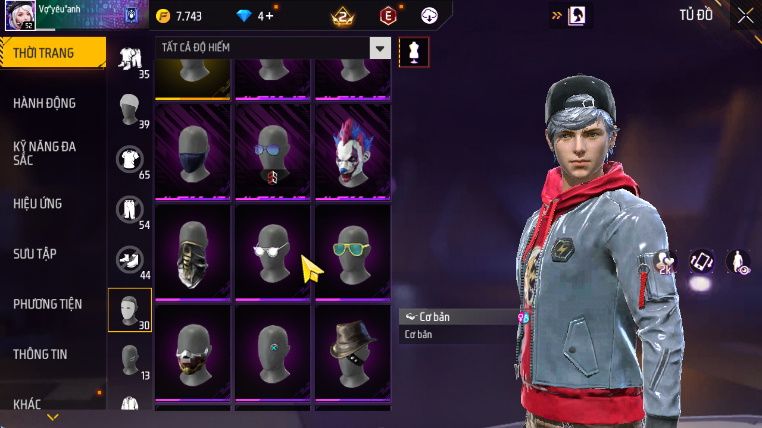Equip the yellow-framed green sunglasses
762x428 pixels.
pyautogui.click(x=352, y=250)
